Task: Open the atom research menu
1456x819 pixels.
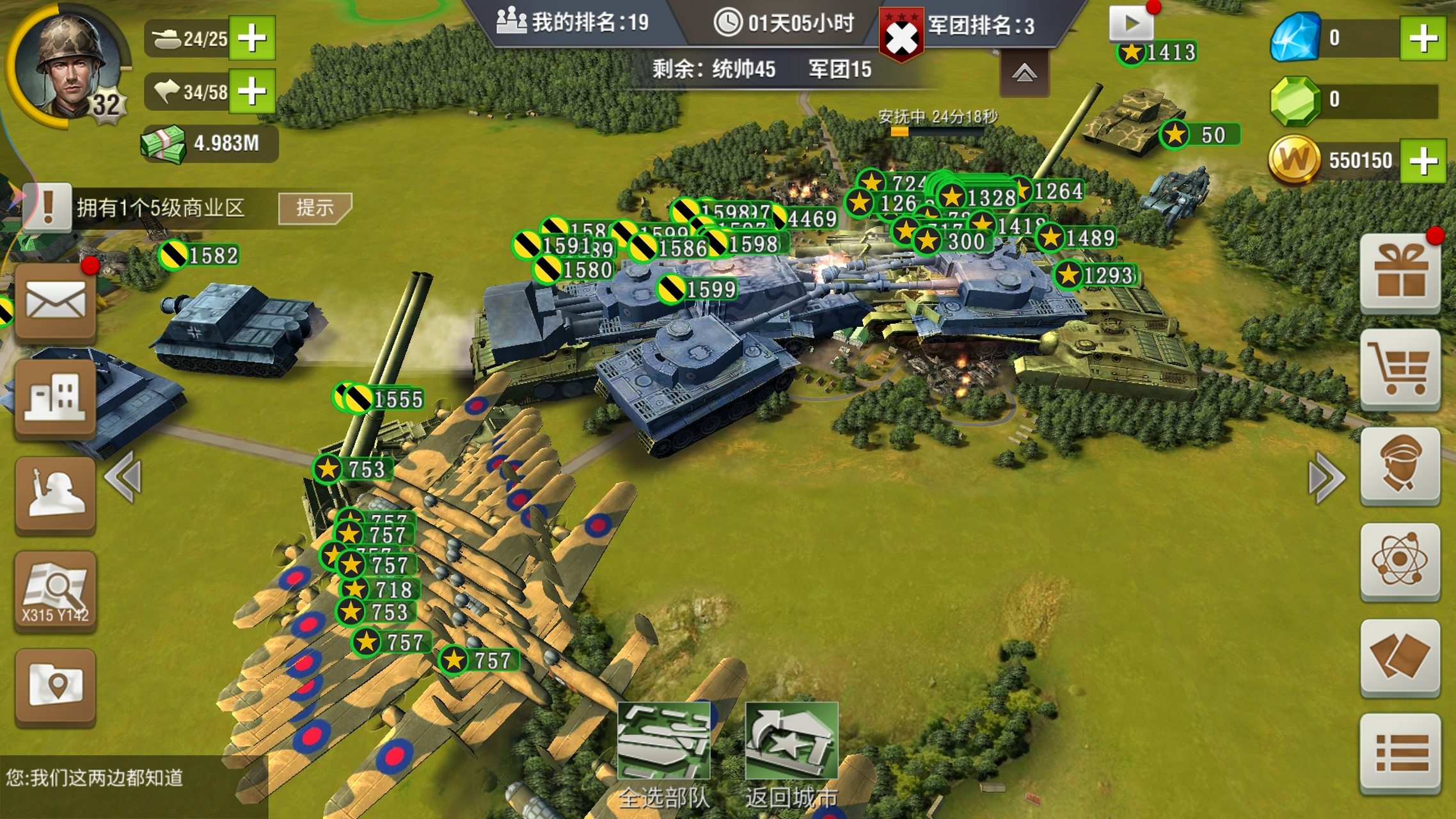Action: (1400, 561)
